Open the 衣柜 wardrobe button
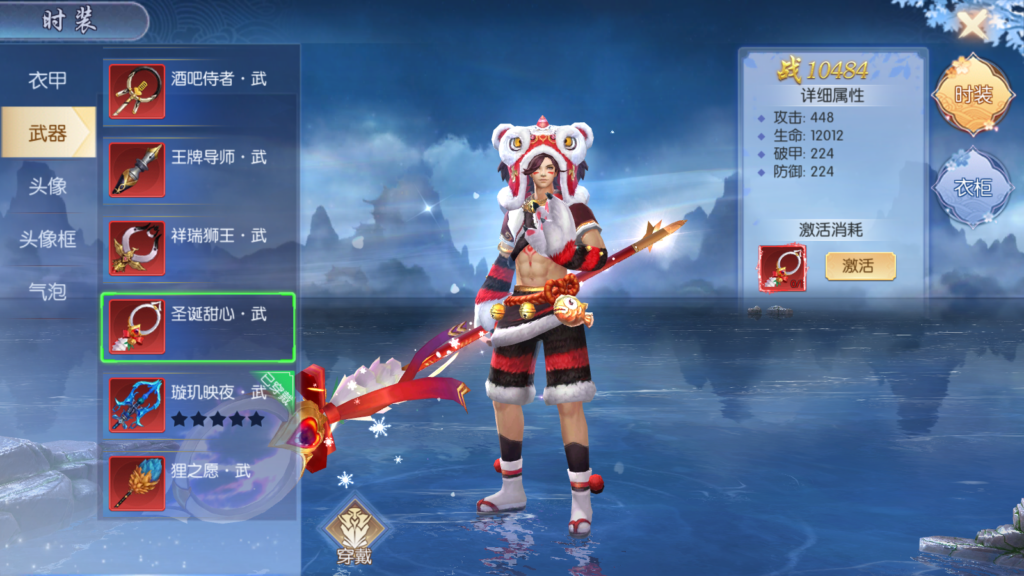The height and width of the screenshot is (576, 1024). pyautogui.click(x=972, y=187)
